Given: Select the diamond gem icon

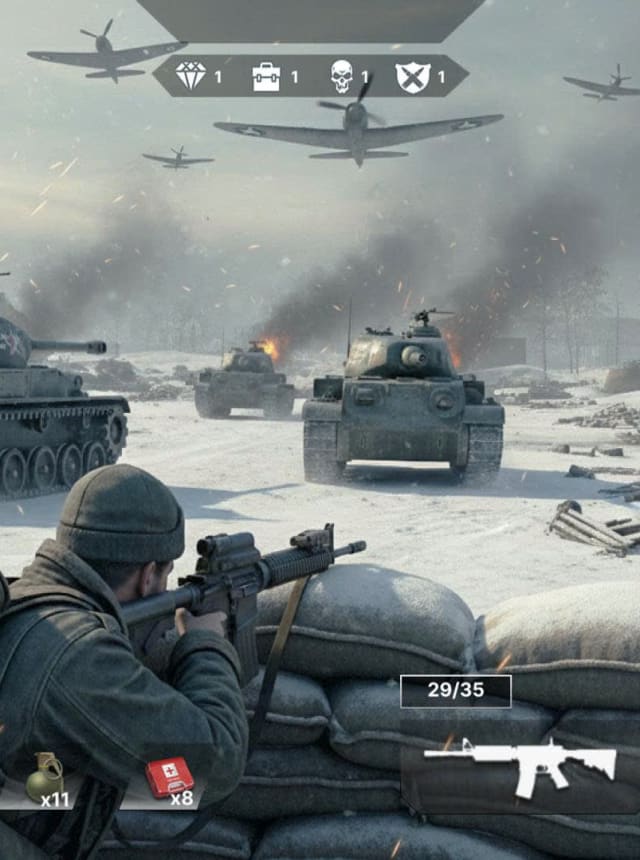Looking at the screenshot, I should pos(190,76).
